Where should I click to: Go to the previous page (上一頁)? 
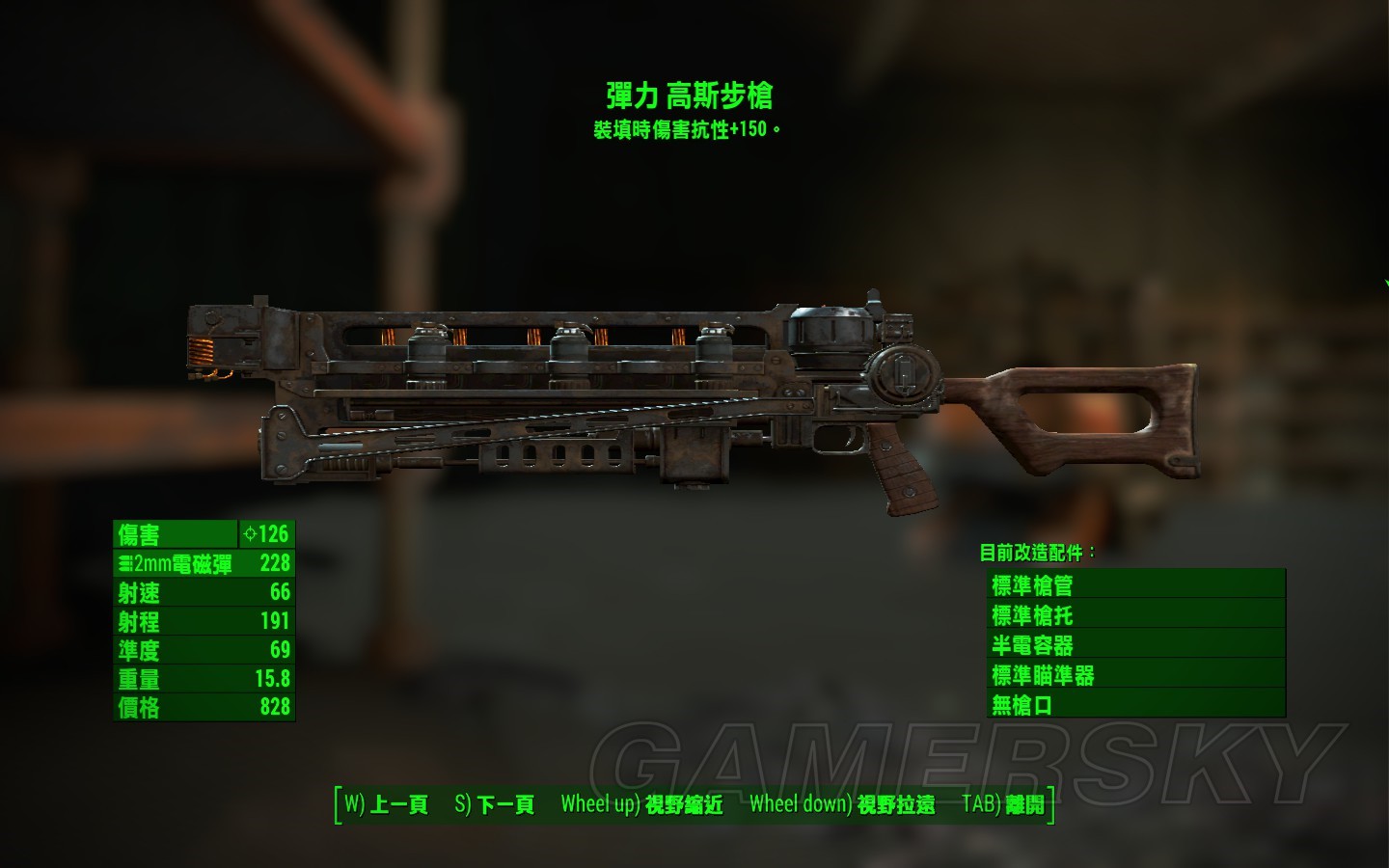click(x=386, y=804)
